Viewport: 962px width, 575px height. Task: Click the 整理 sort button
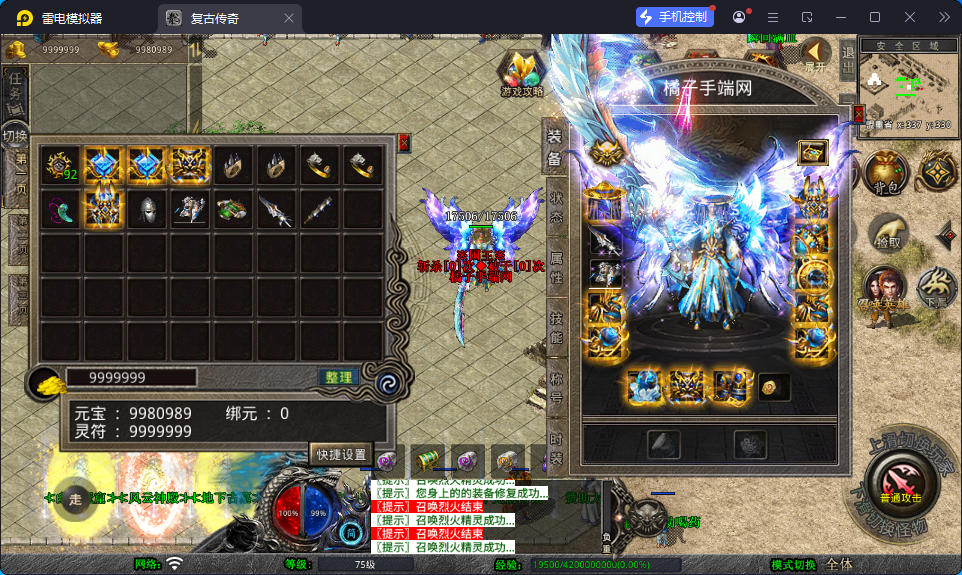[339, 377]
